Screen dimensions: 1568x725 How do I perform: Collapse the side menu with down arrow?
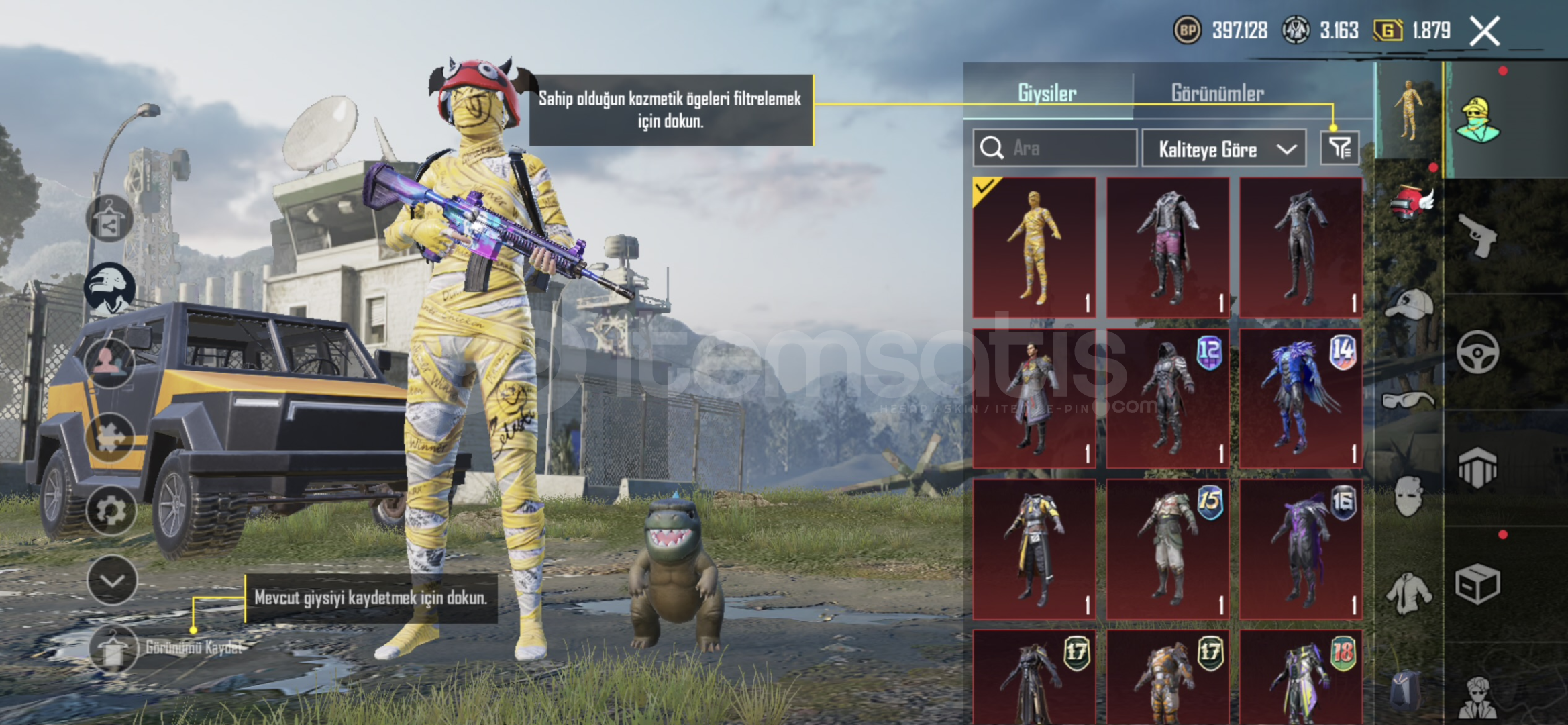(x=112, y=580)
